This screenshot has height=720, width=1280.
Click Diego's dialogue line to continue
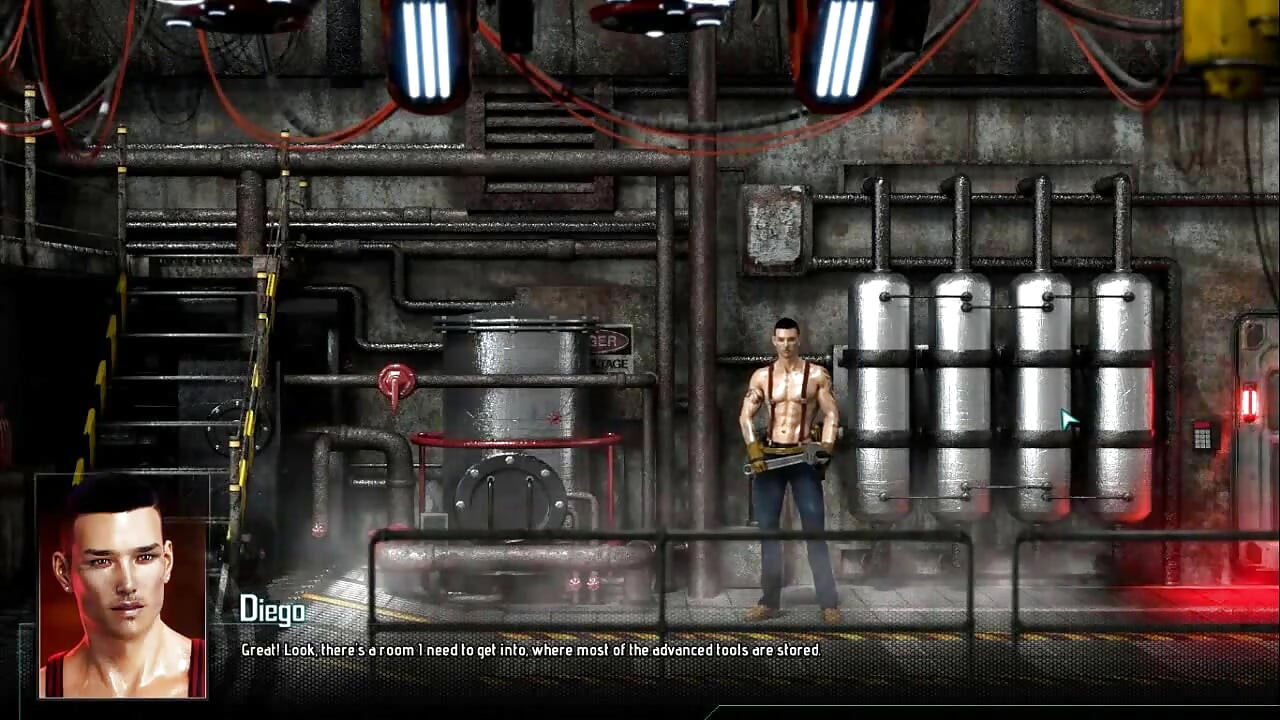click(530, 650)
